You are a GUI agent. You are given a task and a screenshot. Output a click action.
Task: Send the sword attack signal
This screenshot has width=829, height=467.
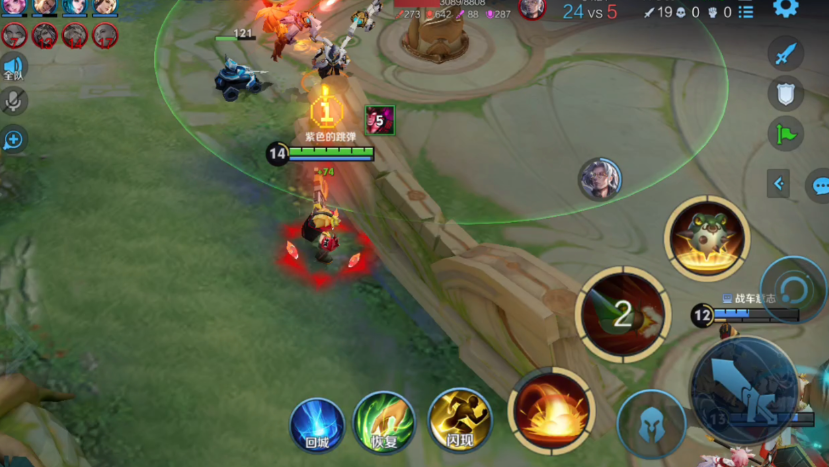pyautogui.click(x=786, y=54)
